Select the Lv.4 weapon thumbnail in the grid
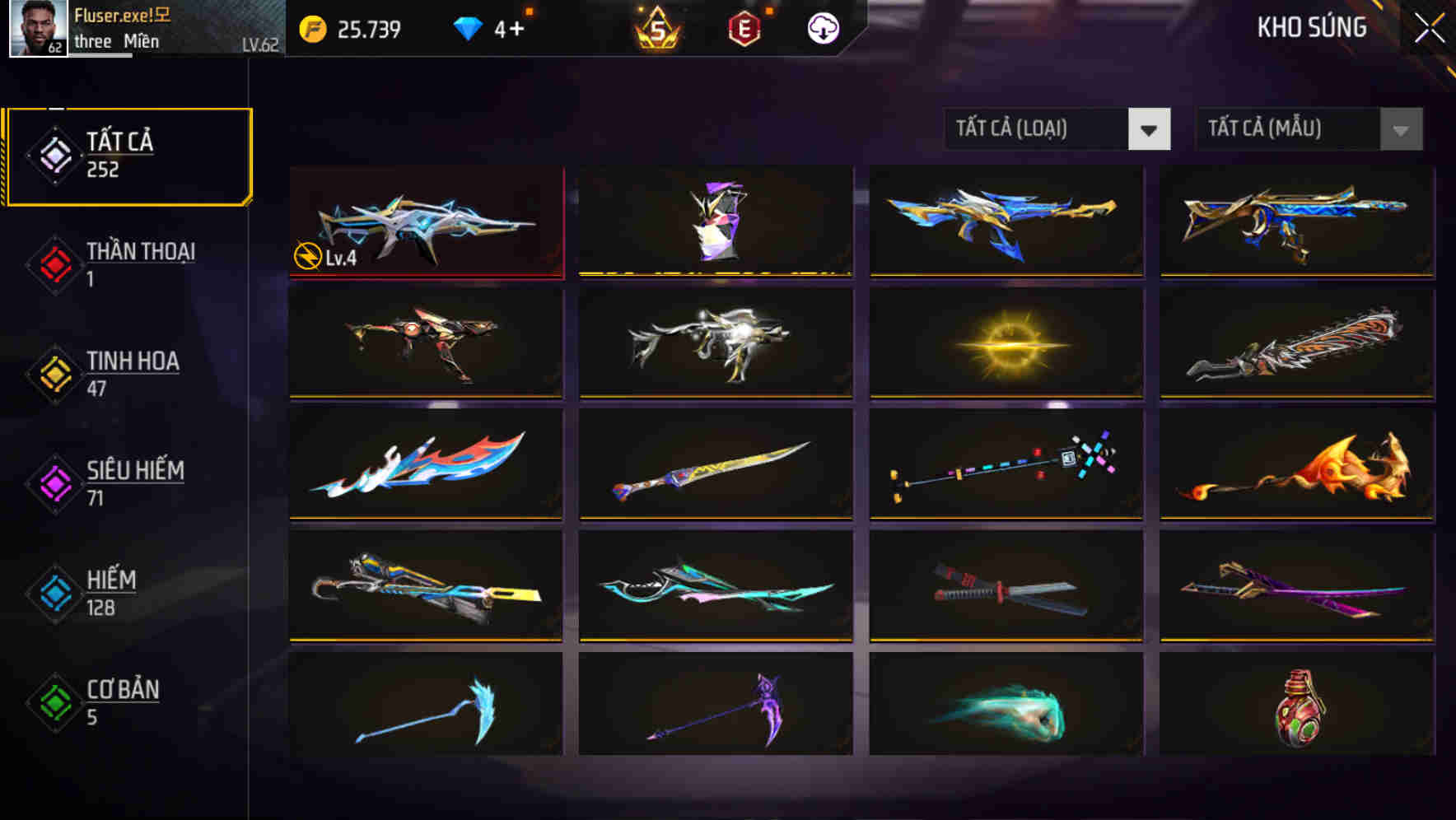Image resolution: width=1456 pixels, height=820 pixels. pos(426,221)
